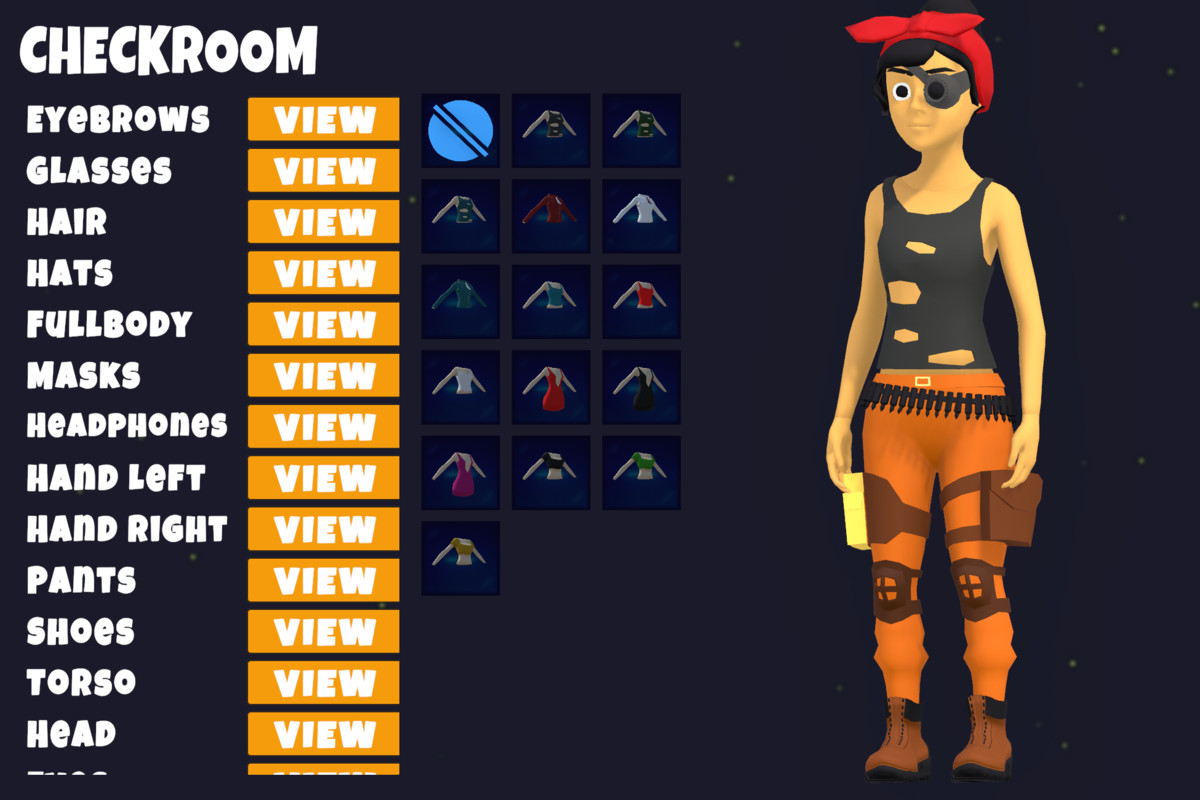Viewport: 1200px width, 800px height.
Task: Show the Headphones options
Action: click(323, 427)
